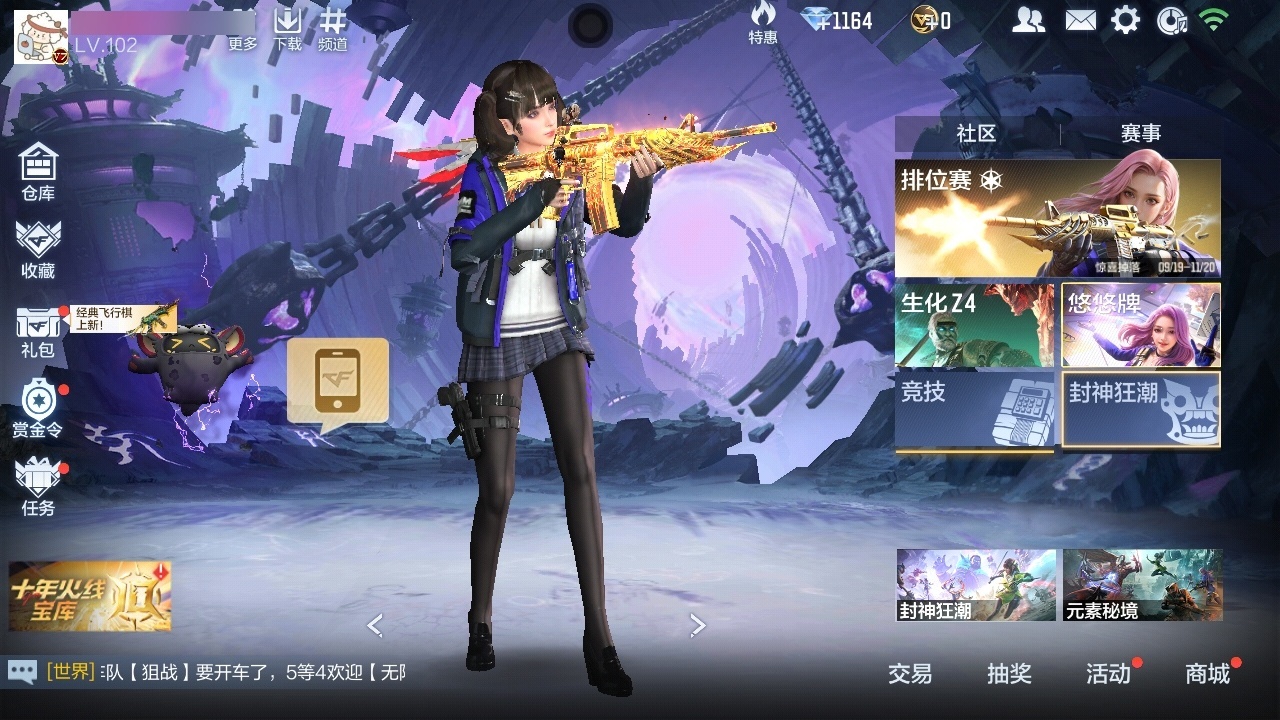1280x720 pixels.
Task: Choose the 悠悠牌 mode tile
Action: coord(1141,326)
